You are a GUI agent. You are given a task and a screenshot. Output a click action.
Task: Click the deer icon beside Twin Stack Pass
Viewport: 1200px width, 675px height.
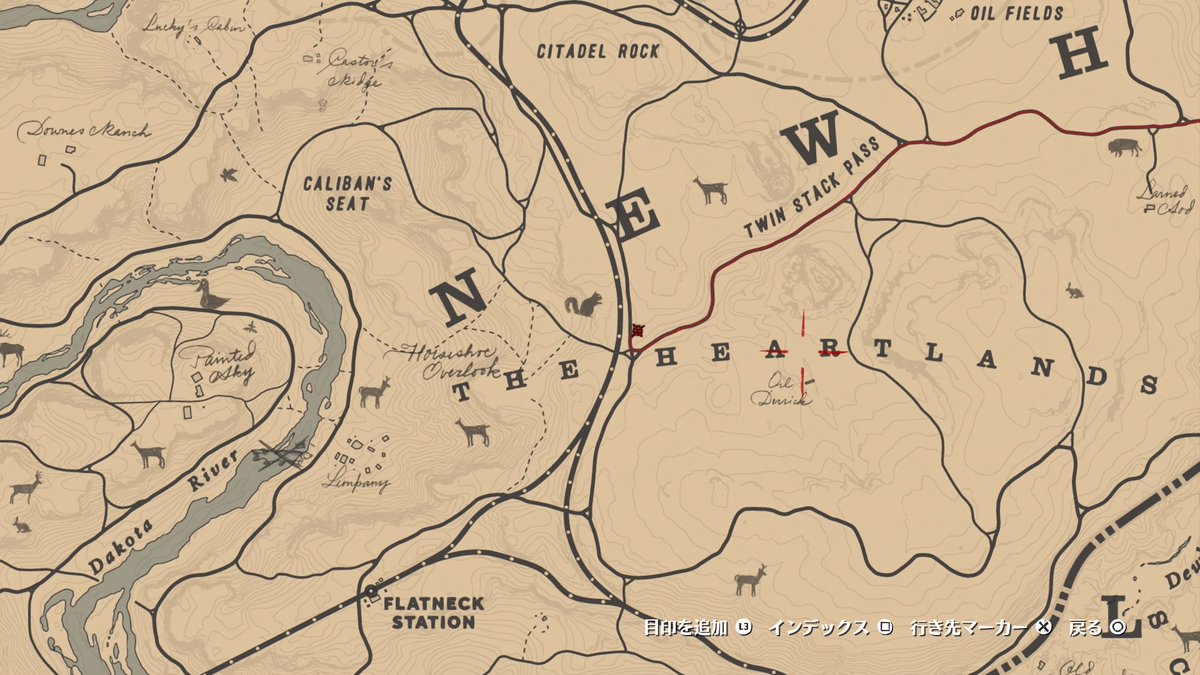(x=711, y=190)
